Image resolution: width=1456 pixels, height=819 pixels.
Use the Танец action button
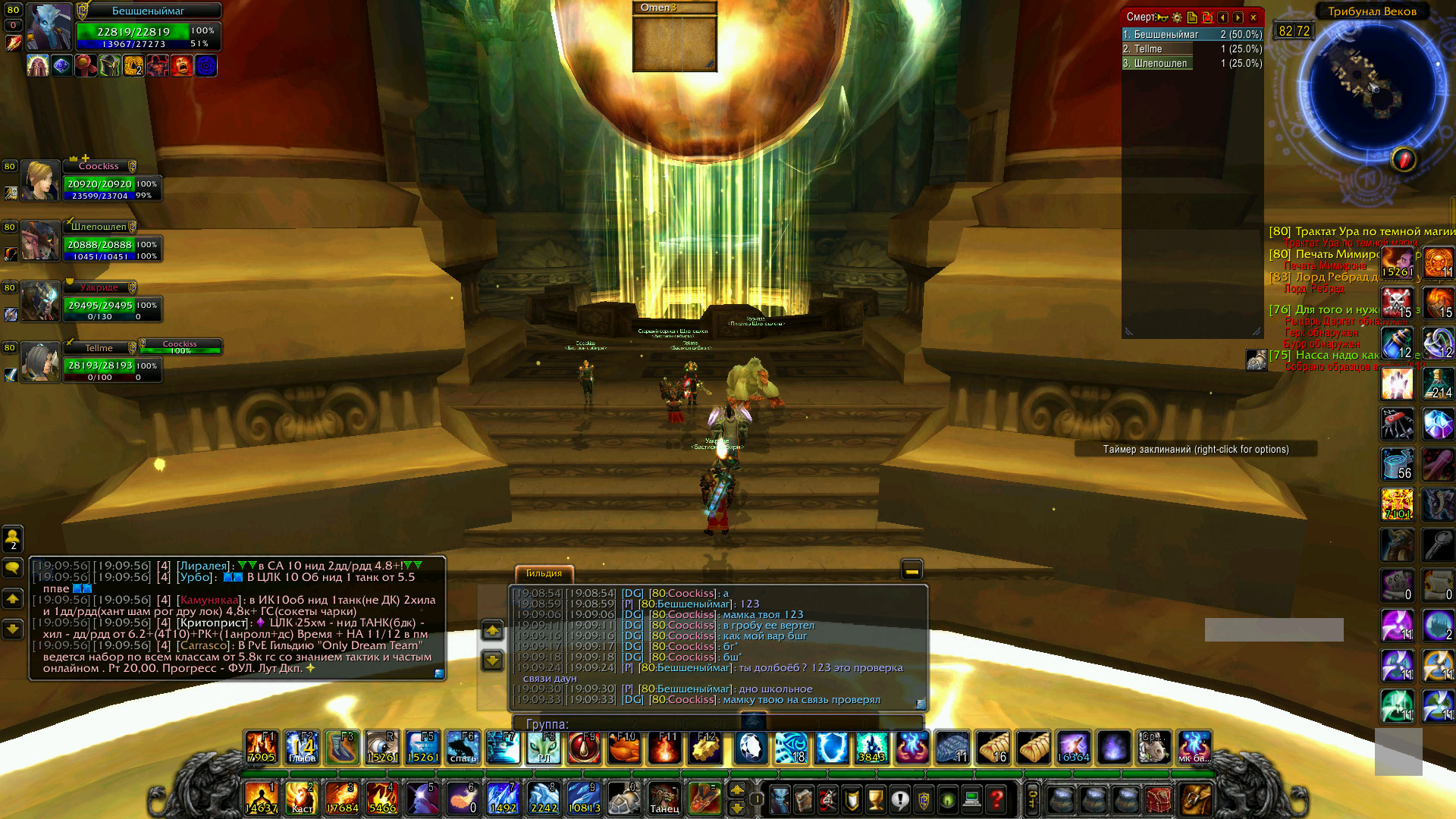pyautogui.click(x=664, y=799)
